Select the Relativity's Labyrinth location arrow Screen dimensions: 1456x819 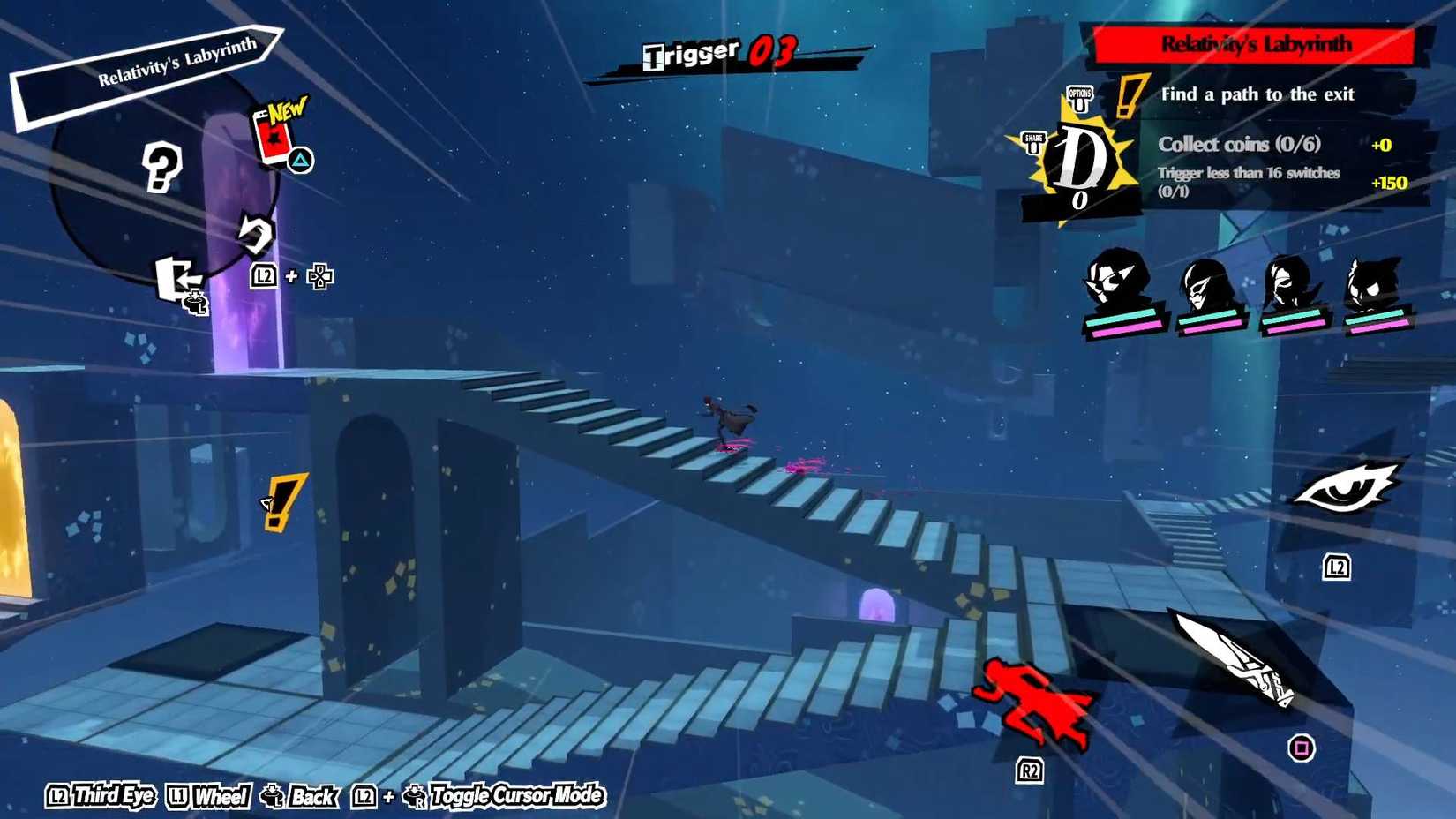(176, 64)
